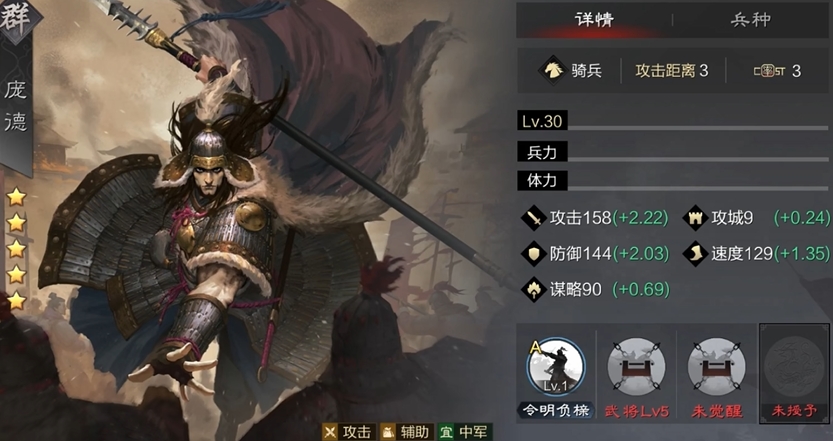
Task: Select the 令明负榇 skill icon
Action: click(556, 366)
